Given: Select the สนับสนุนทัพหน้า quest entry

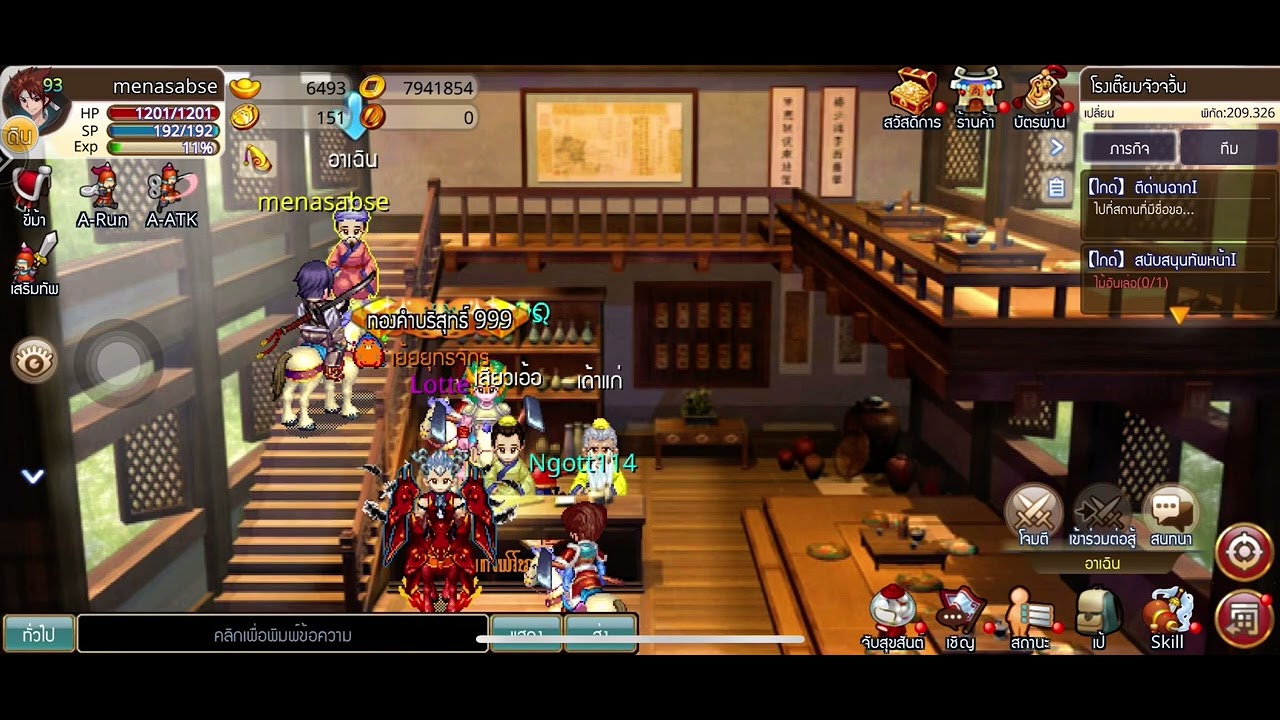Looking at the screenshot, I should (1178, 270).
